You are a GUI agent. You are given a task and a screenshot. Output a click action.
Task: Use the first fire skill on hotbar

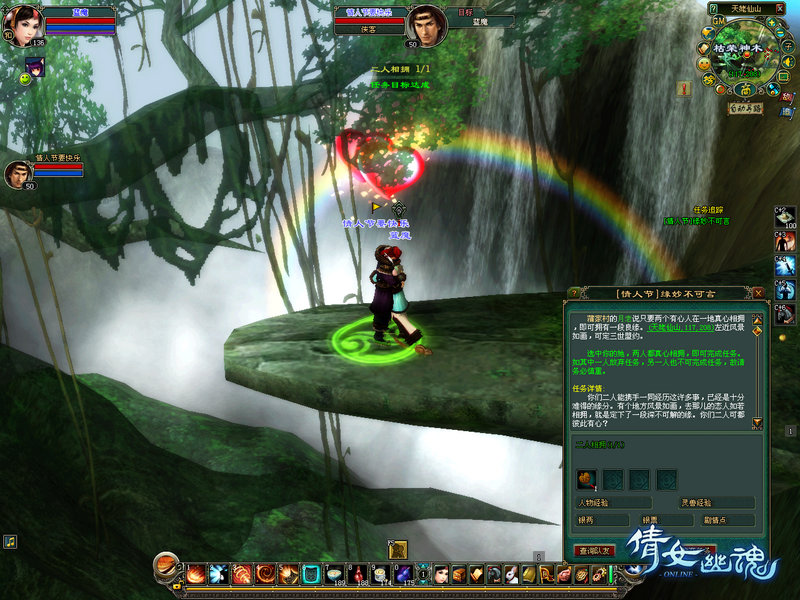pos(196,574)
